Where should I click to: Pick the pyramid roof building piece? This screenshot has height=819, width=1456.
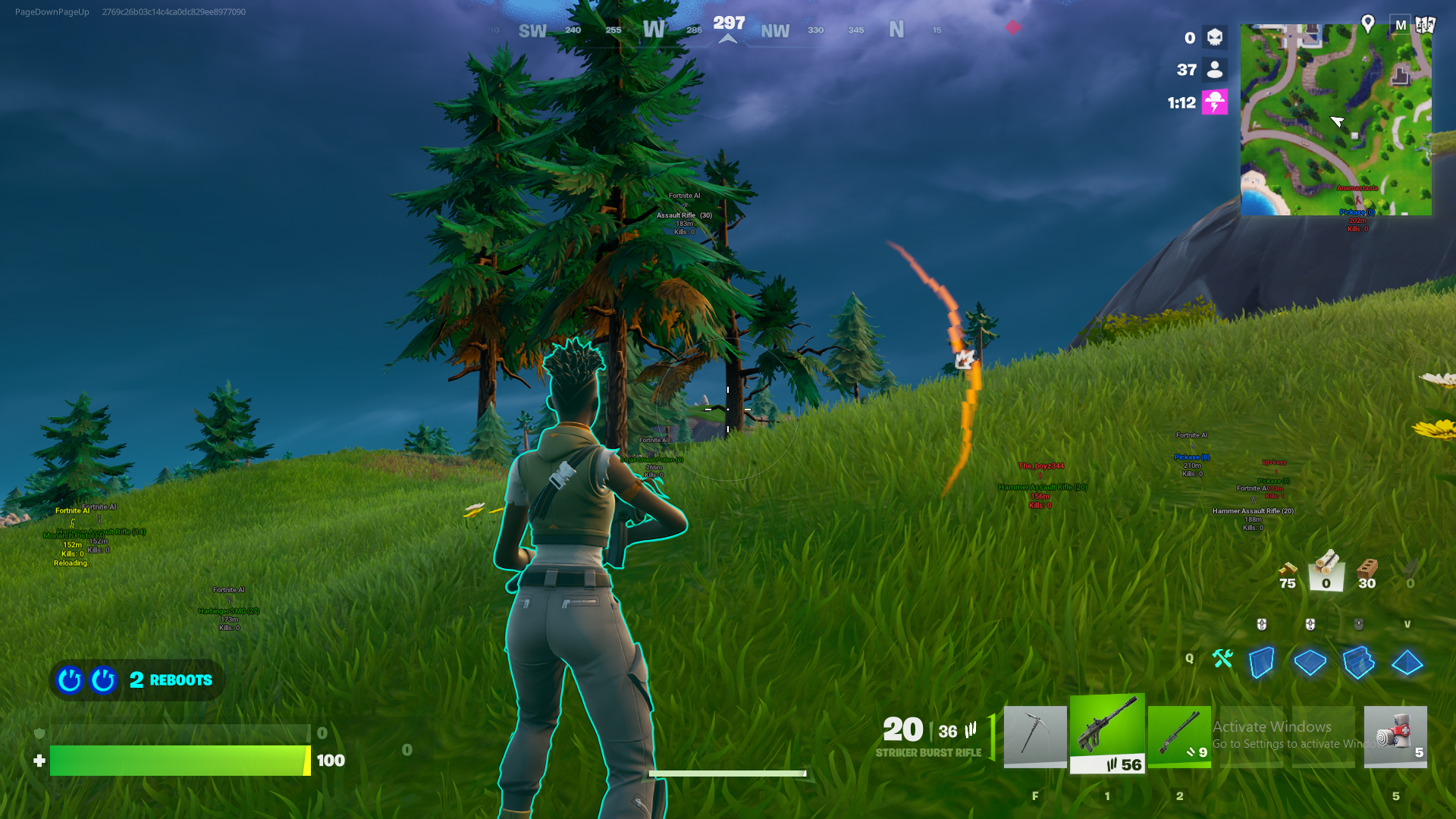coord(1407,662)
